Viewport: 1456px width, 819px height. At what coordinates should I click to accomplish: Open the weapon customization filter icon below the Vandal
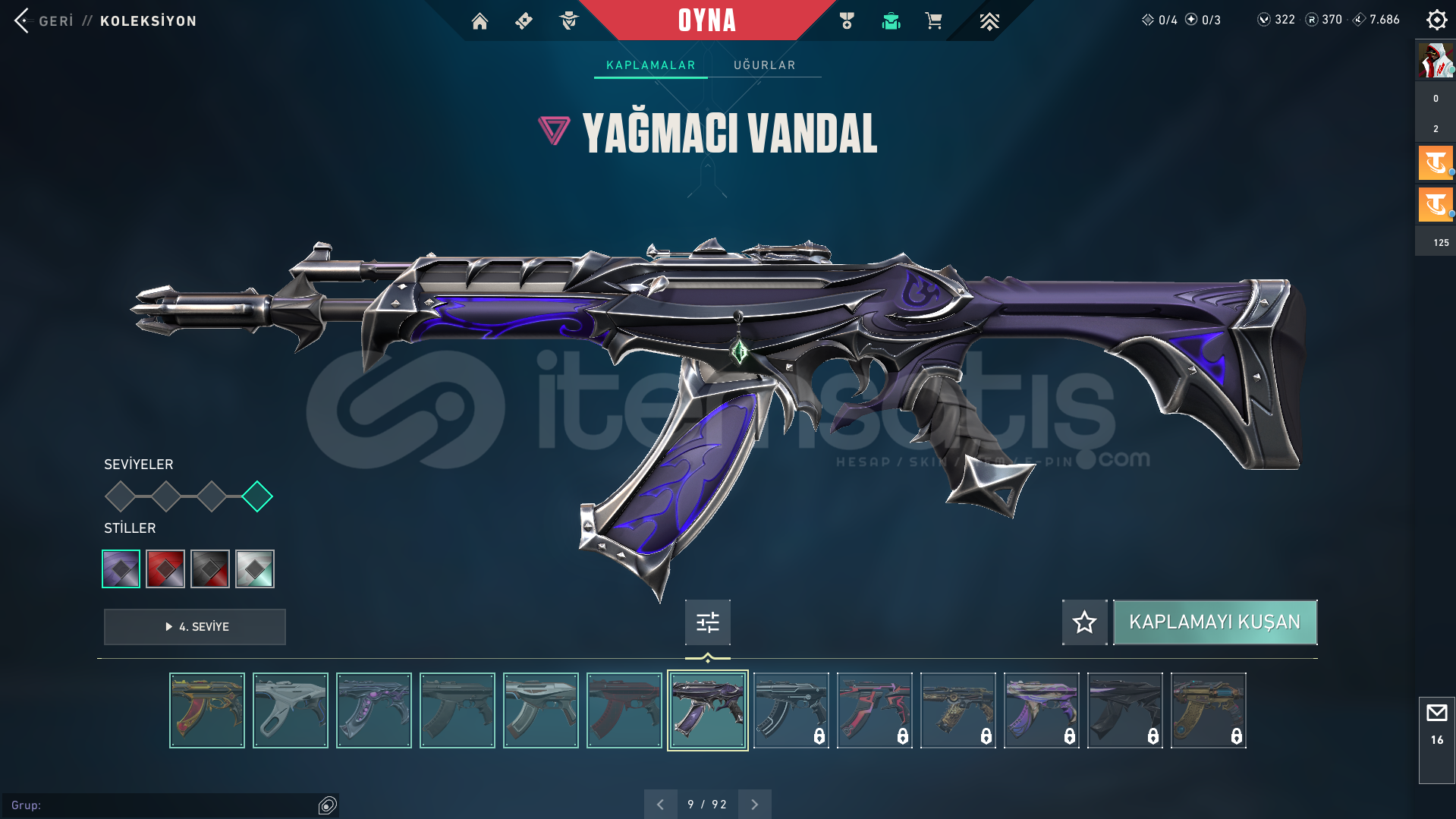[x=706, y=622]
